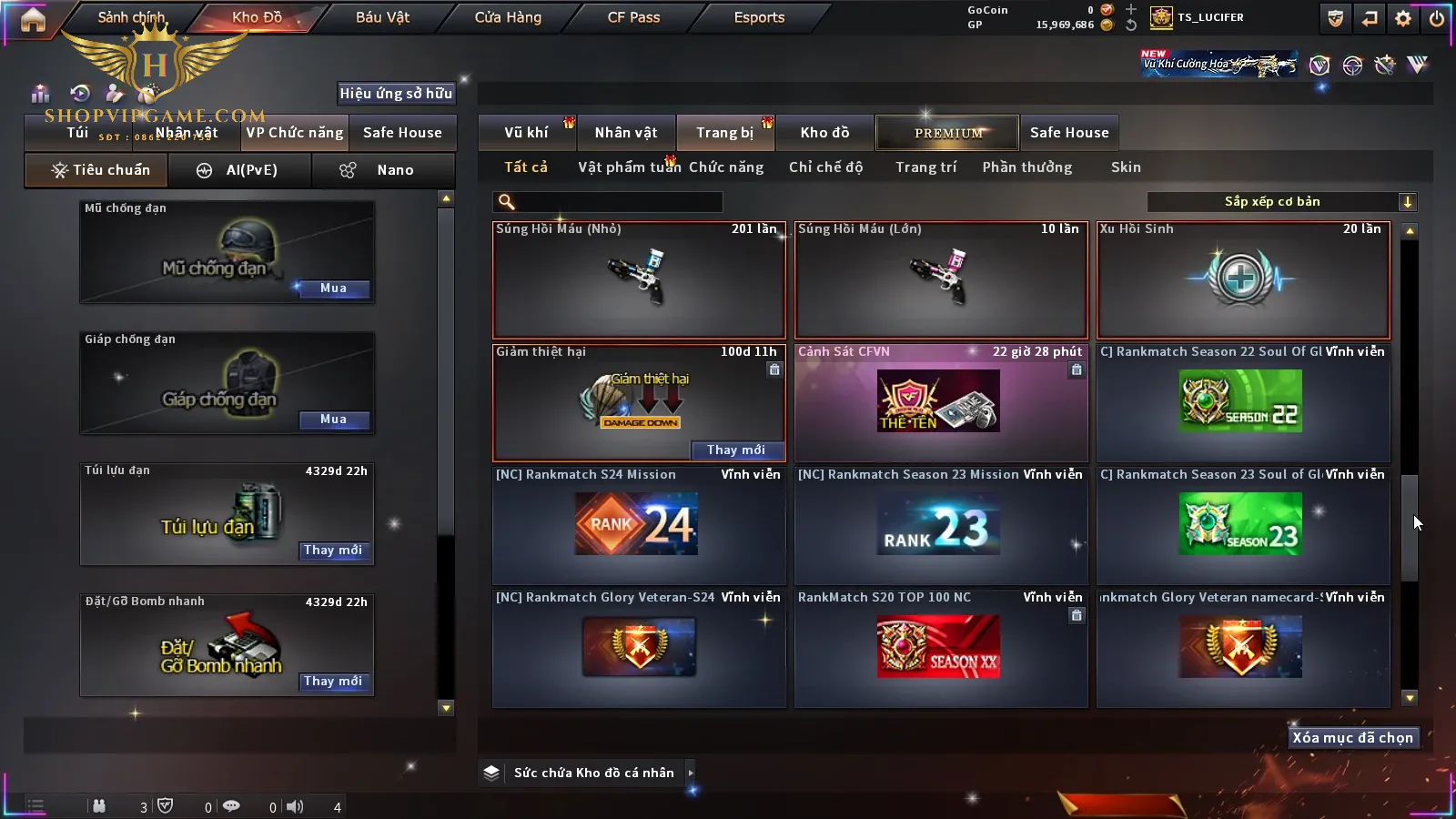Image resolution: width=1456 pixels, height=819 pixels.
Task: Select the Nano loadout tab
Action: (x=383, y=170)
